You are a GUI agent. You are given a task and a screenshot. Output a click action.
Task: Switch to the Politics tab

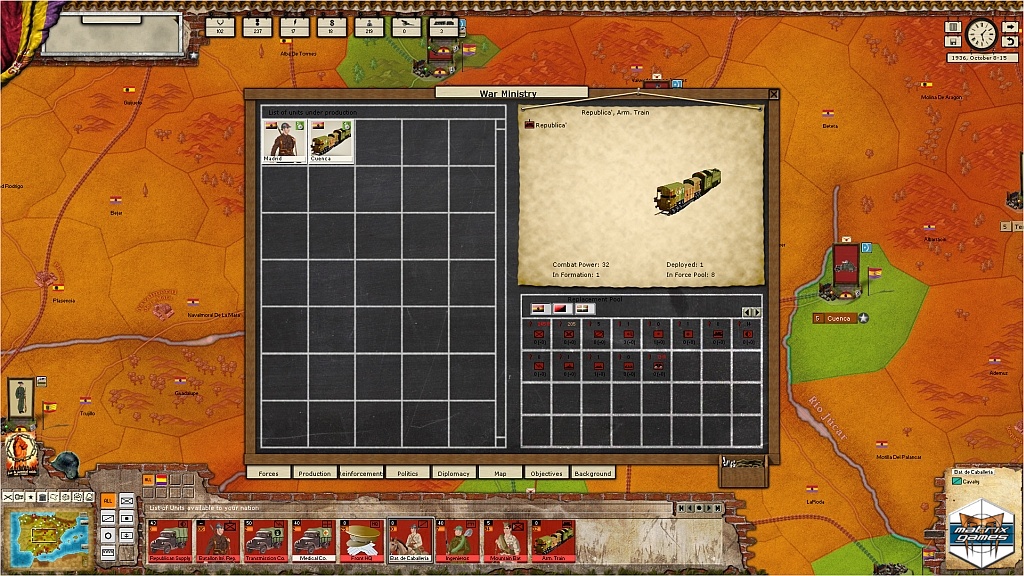coord(407,473)
